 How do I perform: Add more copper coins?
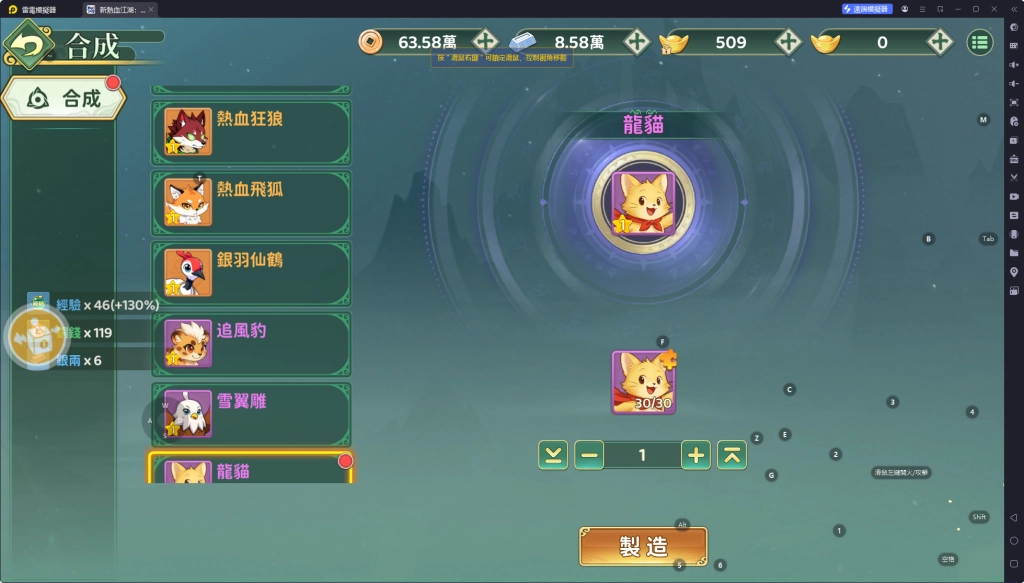pos(485,42)
